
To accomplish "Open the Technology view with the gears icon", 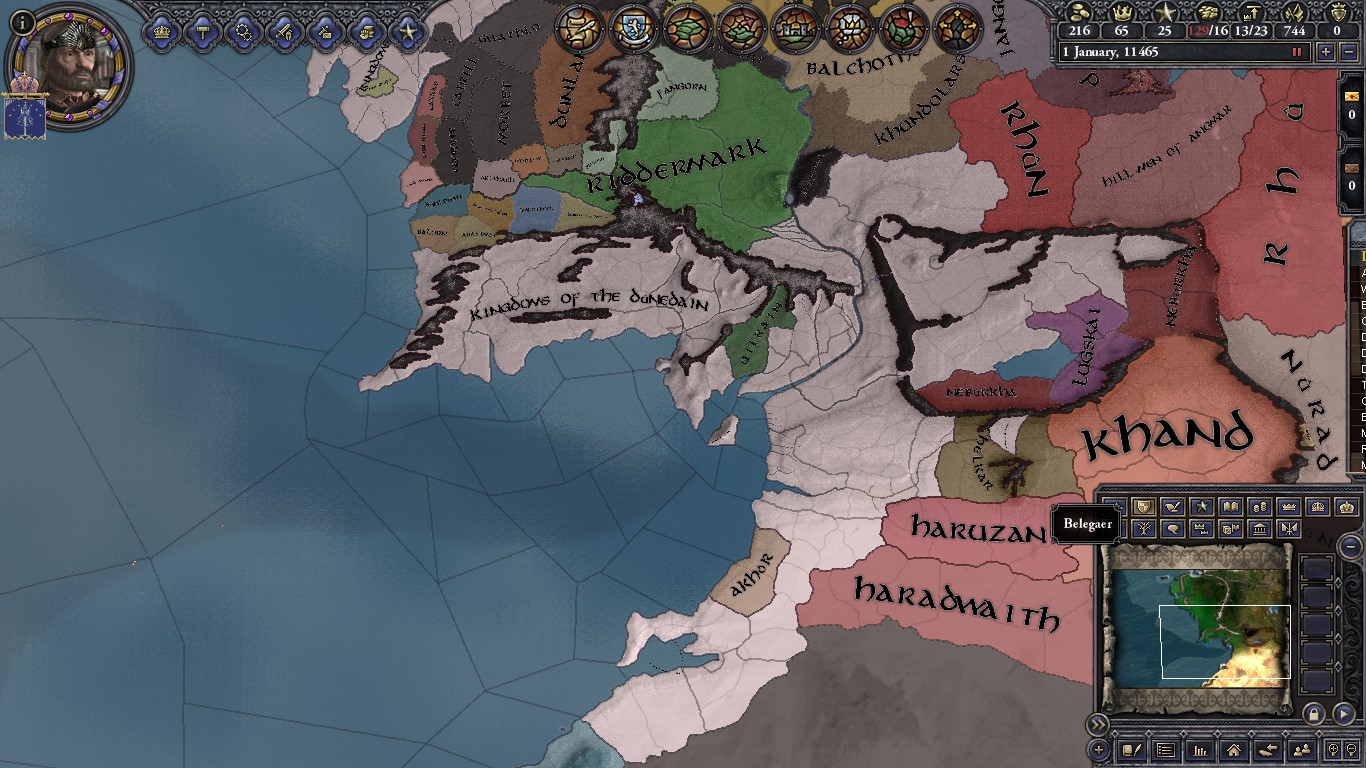I will [245, 31].
